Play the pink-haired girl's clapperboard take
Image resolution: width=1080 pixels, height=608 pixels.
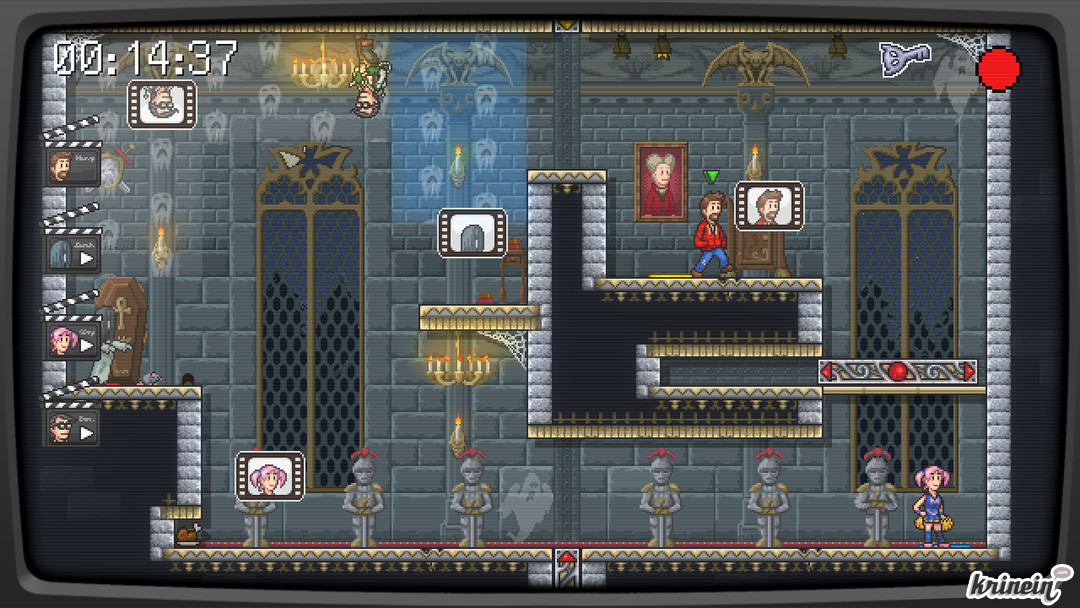[x=87, y=345]
